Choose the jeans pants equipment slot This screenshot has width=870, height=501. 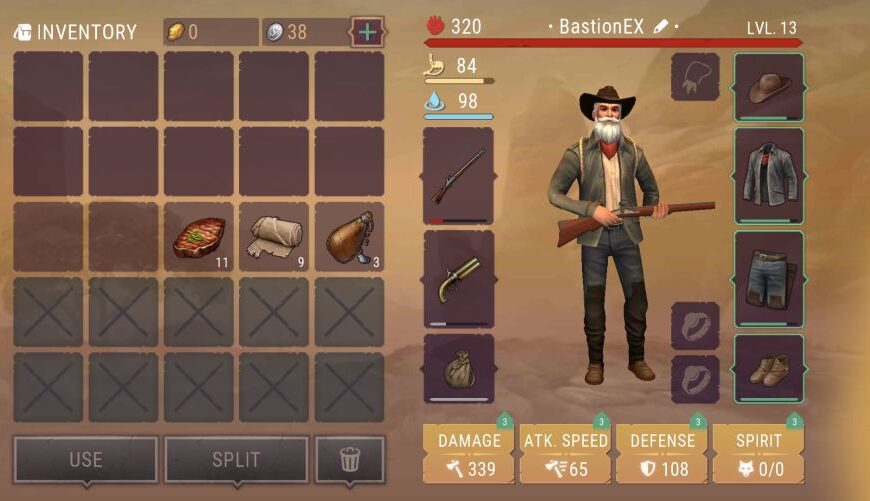769,279
